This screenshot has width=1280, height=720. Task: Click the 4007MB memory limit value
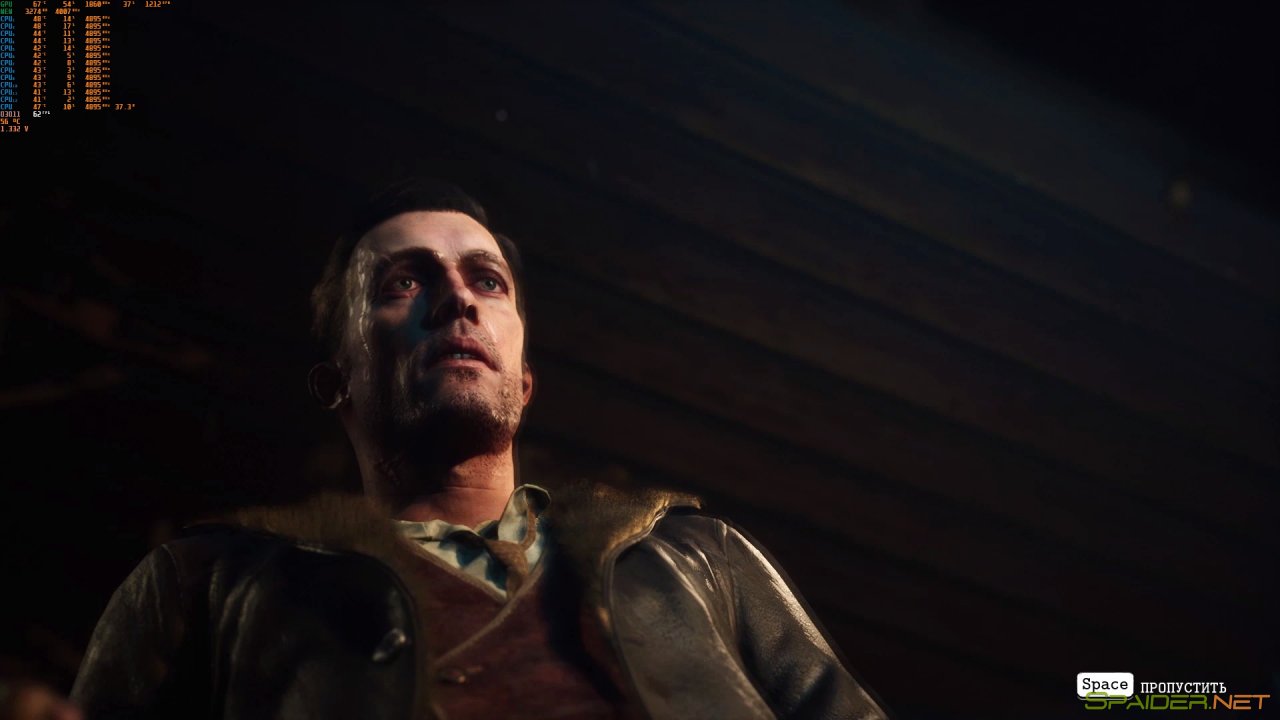(65, 12)
